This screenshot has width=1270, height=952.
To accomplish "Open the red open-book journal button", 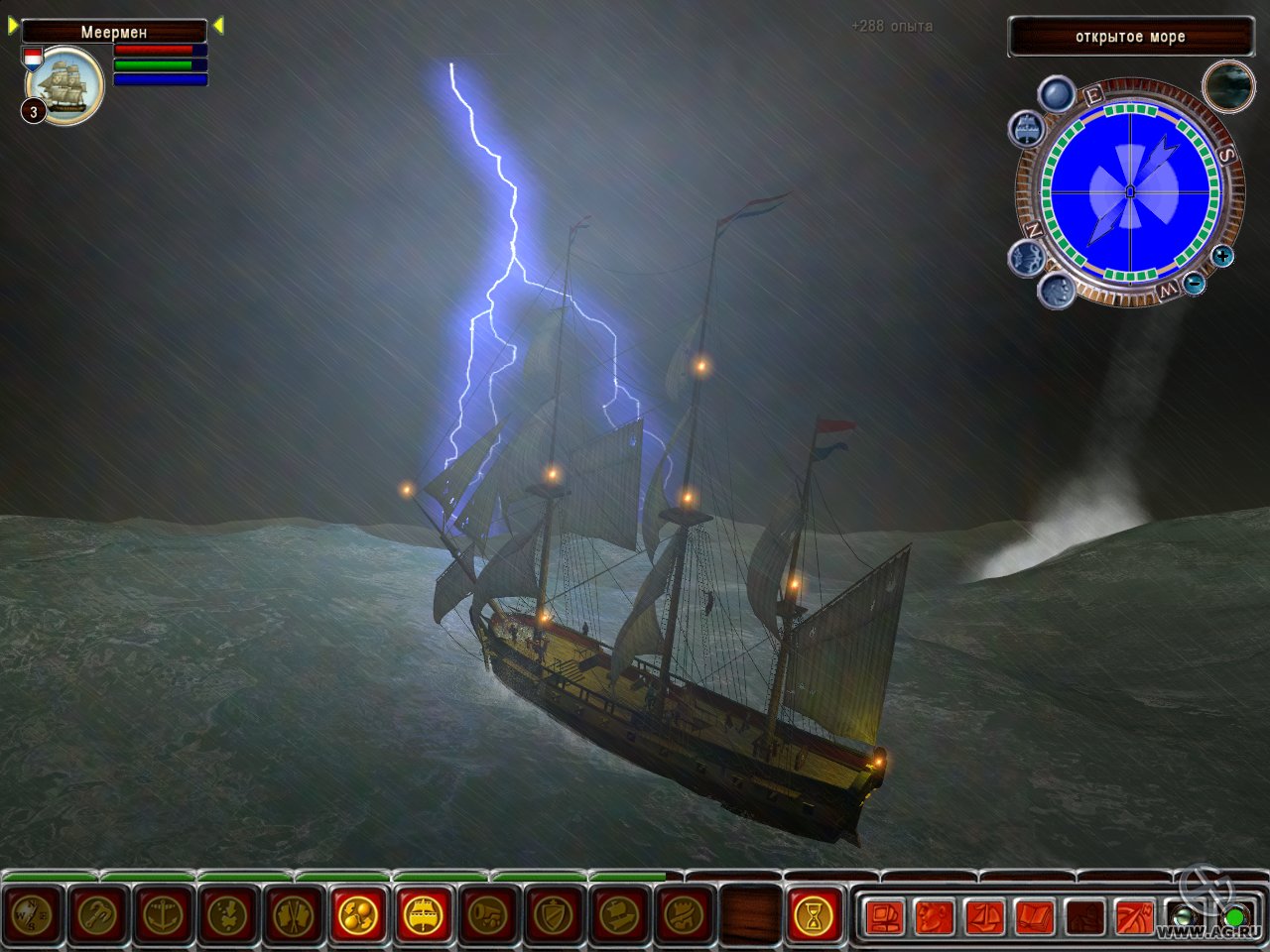I will [x=1035, y=917].
